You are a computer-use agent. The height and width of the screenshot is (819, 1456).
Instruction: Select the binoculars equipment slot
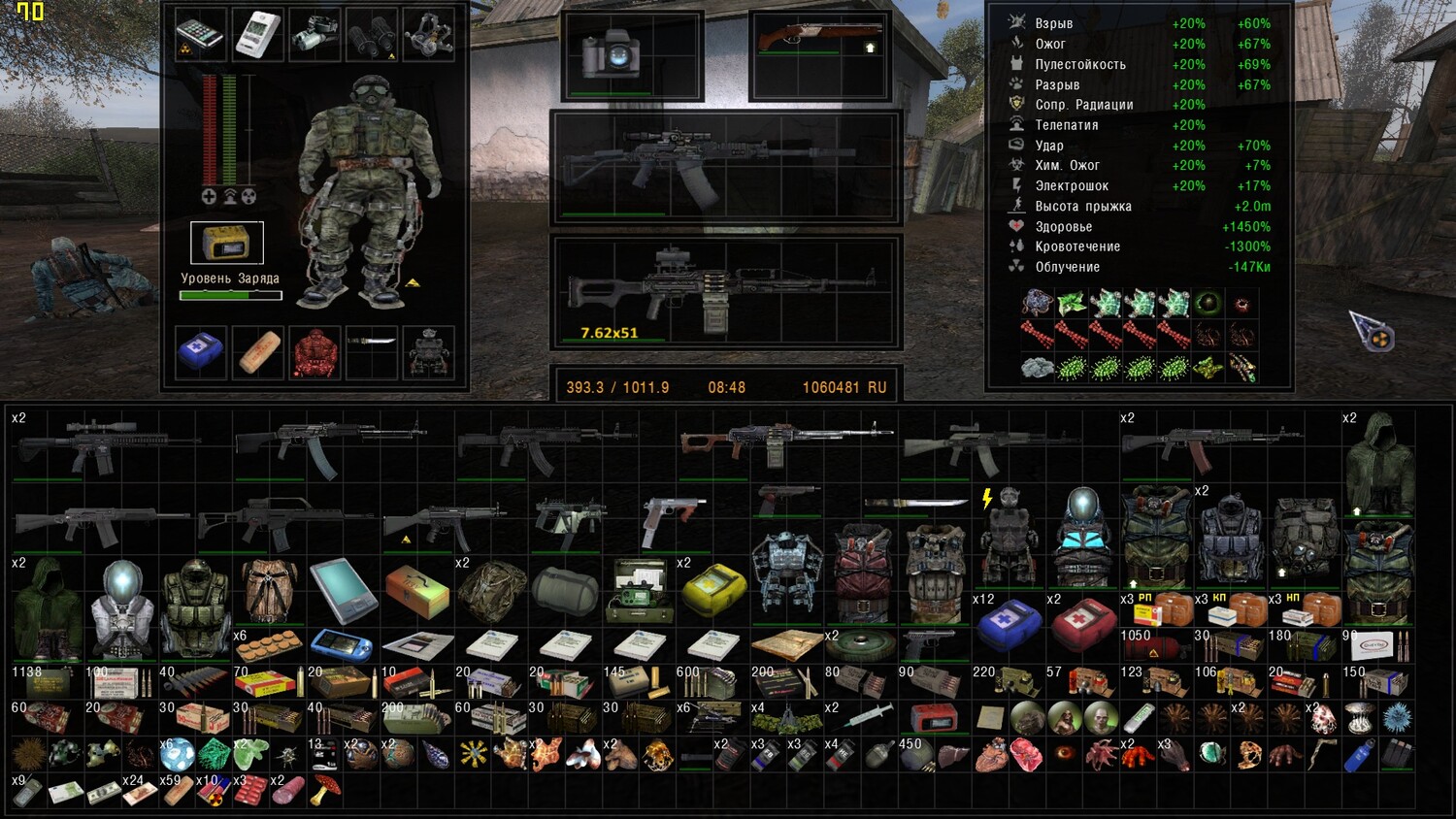(372, 35)
